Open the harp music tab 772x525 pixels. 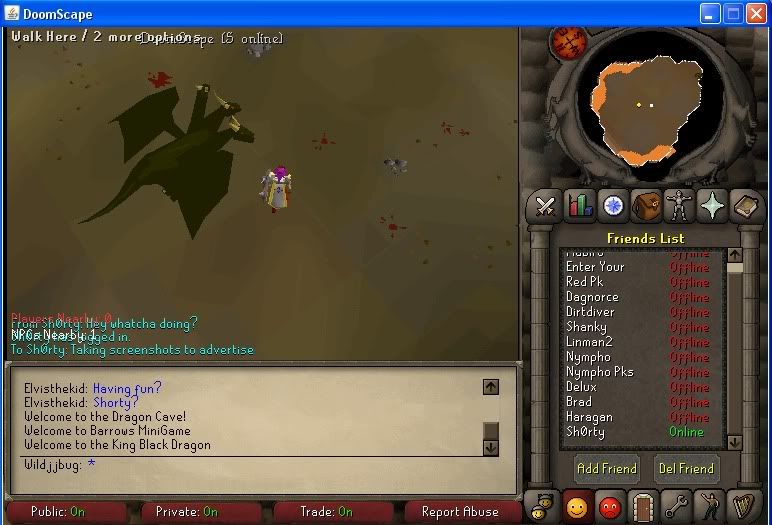pos(744,507)
